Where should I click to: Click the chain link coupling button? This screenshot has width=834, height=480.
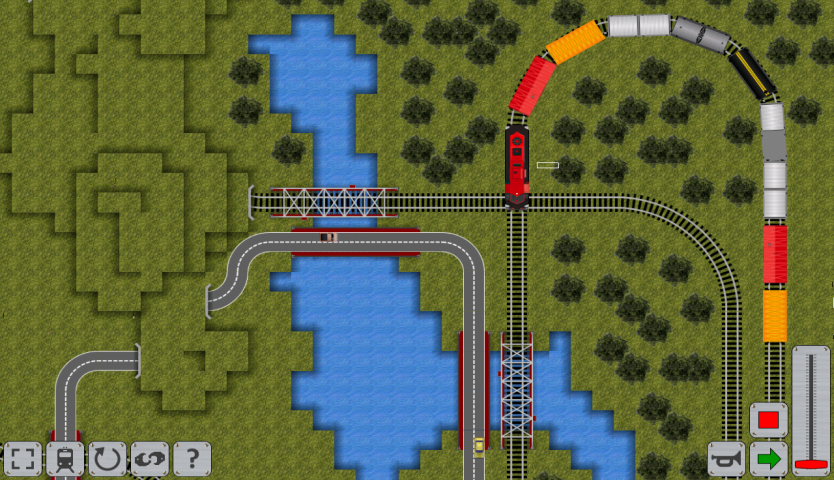(150, 460)
